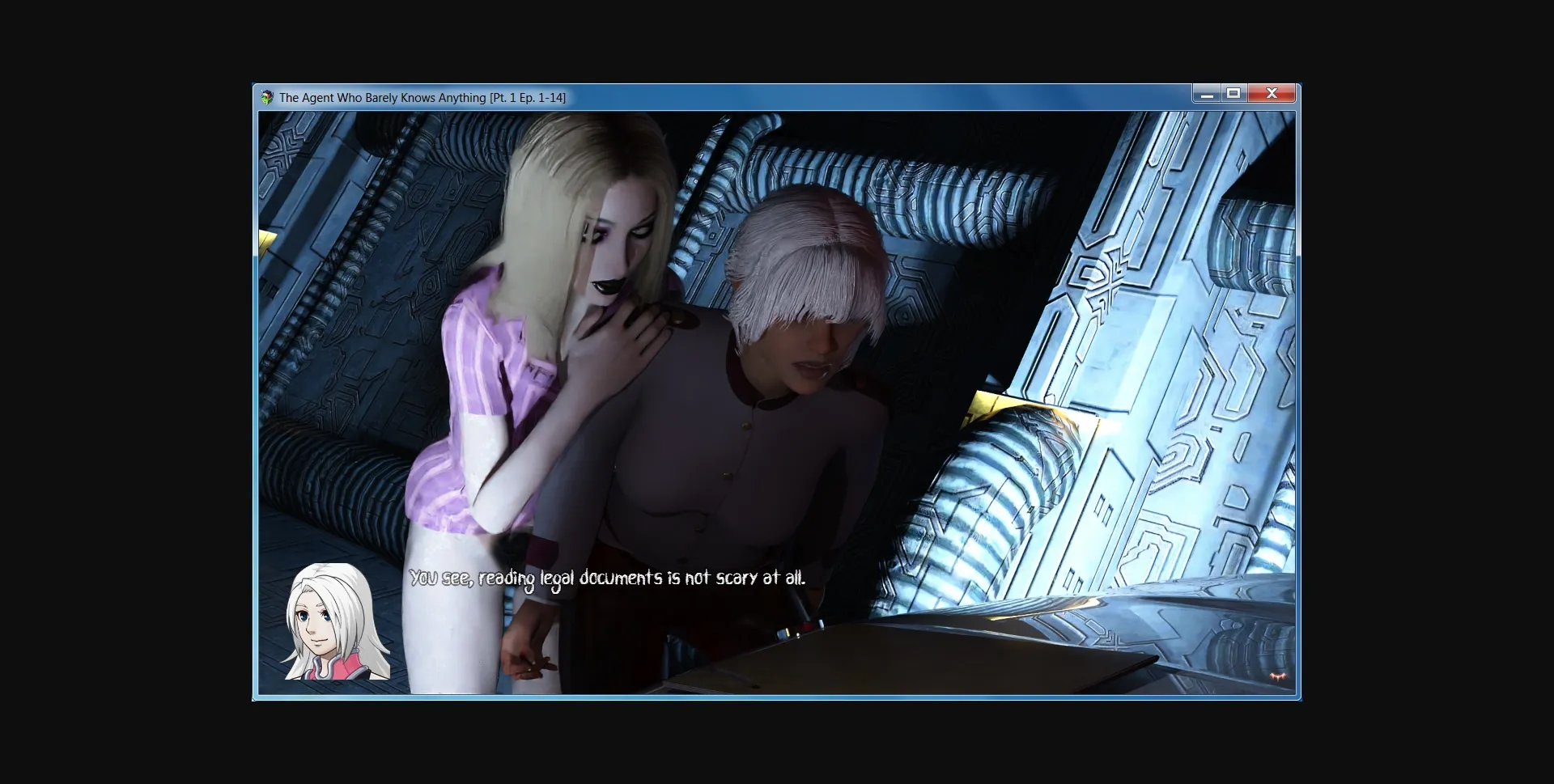
Task: Minimize the game window
Action: tap(1208, 93)
